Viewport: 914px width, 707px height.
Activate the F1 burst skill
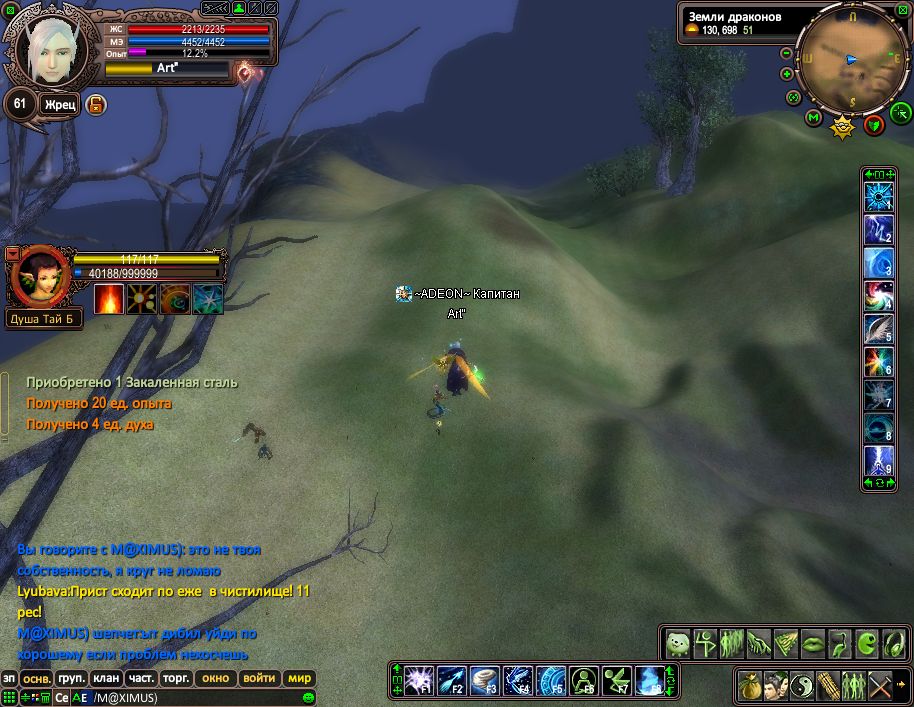[x=417, y=680]
